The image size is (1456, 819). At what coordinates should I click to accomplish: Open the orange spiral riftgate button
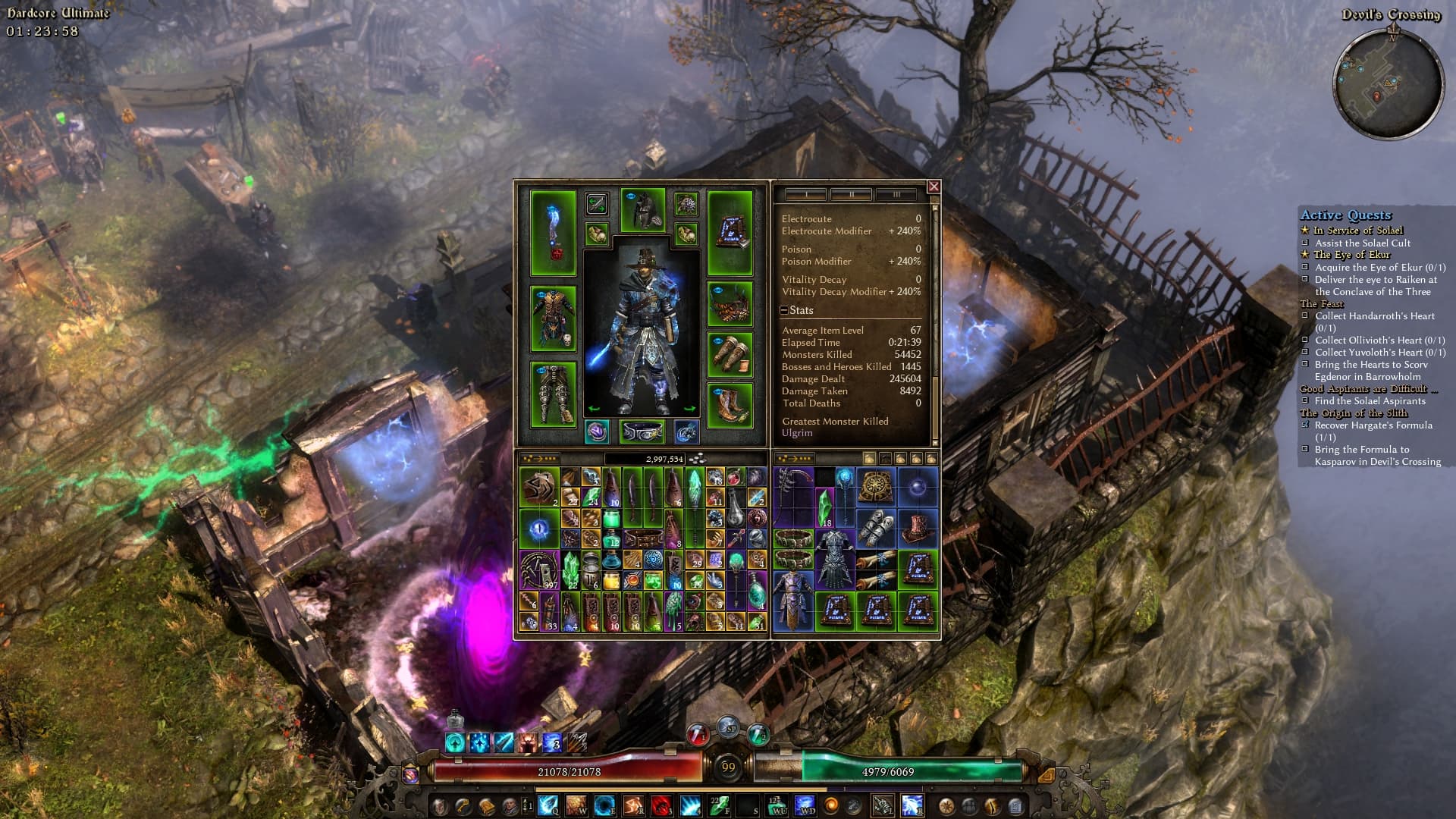click(x=831, y=805)
